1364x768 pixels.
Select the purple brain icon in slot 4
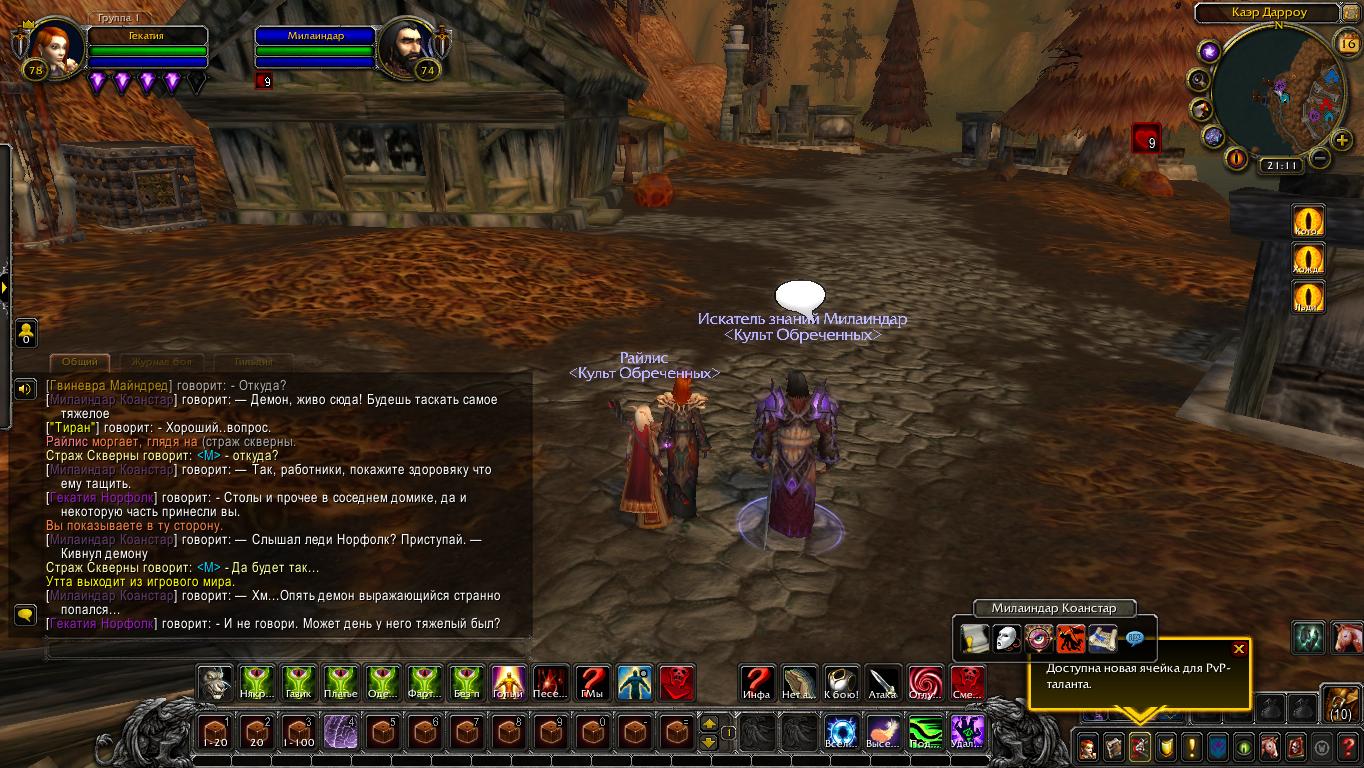click(x=340, y=733)
